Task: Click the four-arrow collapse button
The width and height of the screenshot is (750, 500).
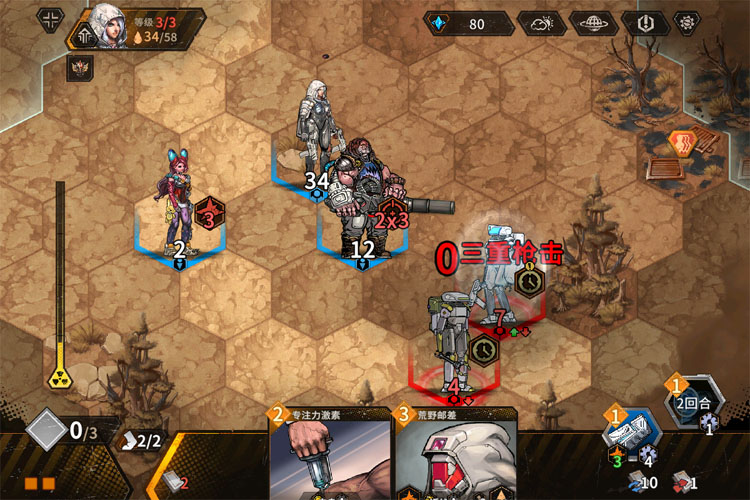Action: click(x=49, y=19)
